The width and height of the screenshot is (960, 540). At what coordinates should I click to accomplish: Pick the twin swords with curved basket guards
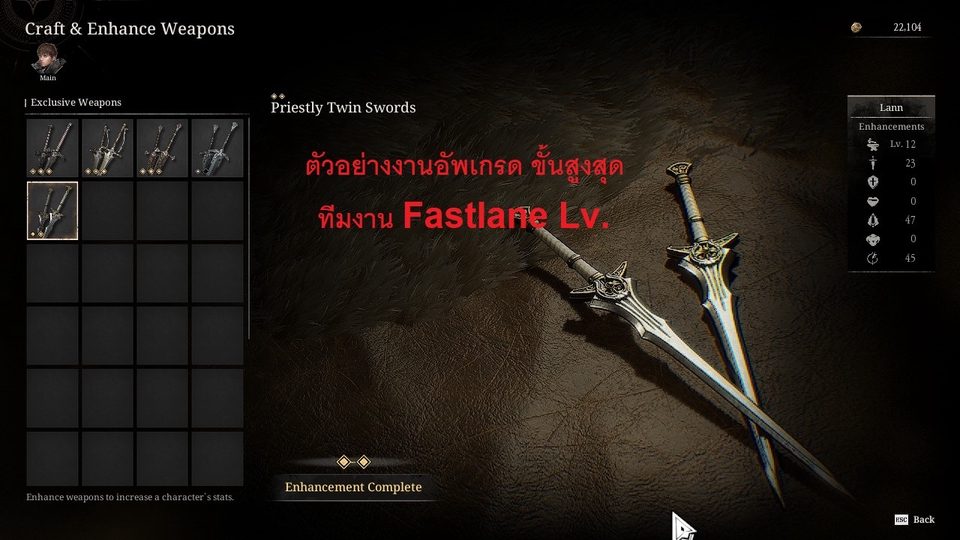tap(107, 148)
